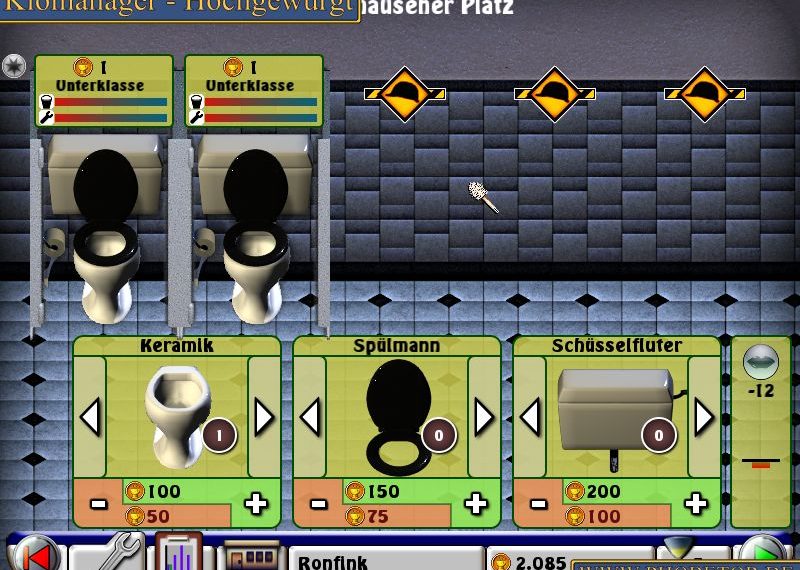This screenshot has width=800, height=570.
Task: Open the bar chart statistics view
Action: (x=179, y=552)
